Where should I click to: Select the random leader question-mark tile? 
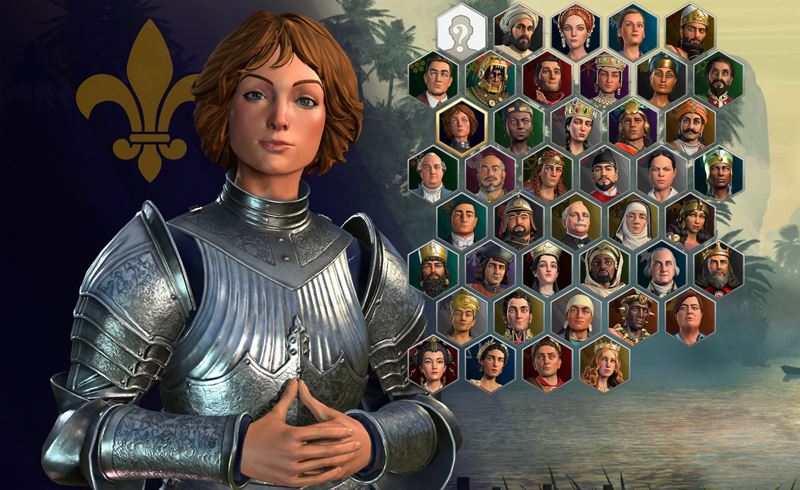(x=462, y=28)
